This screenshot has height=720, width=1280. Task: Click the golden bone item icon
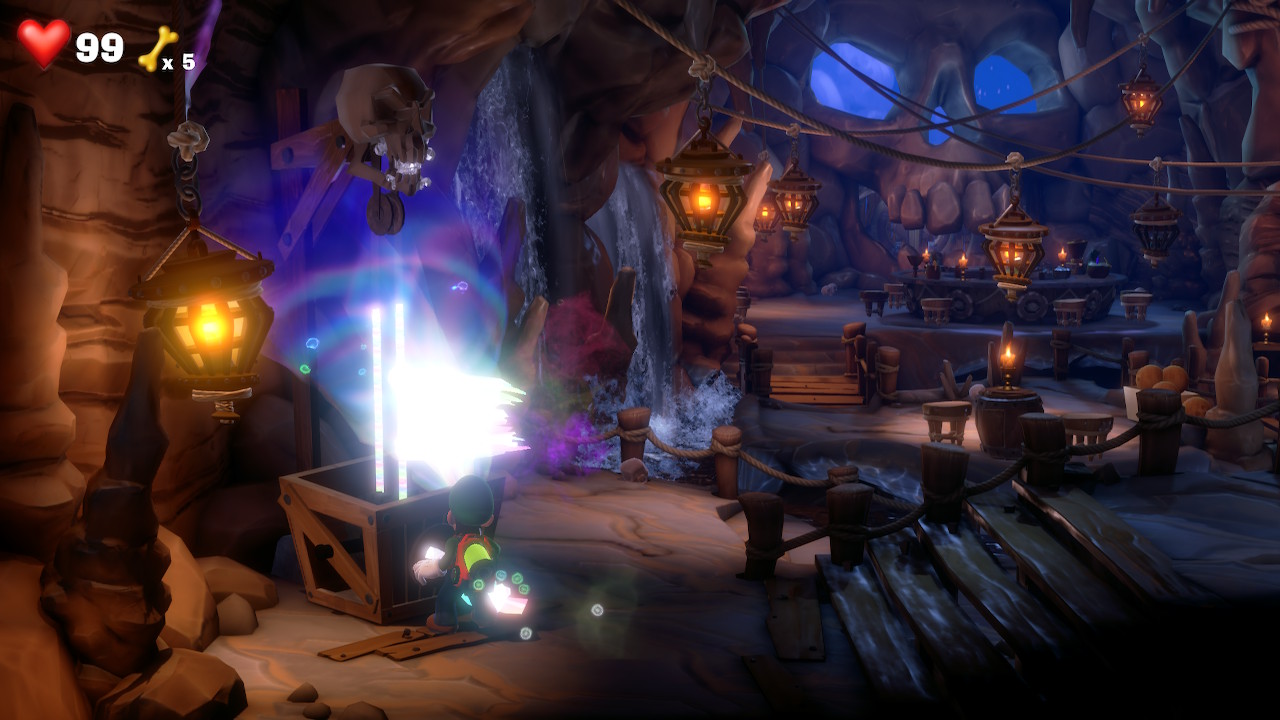pos(157,48)
